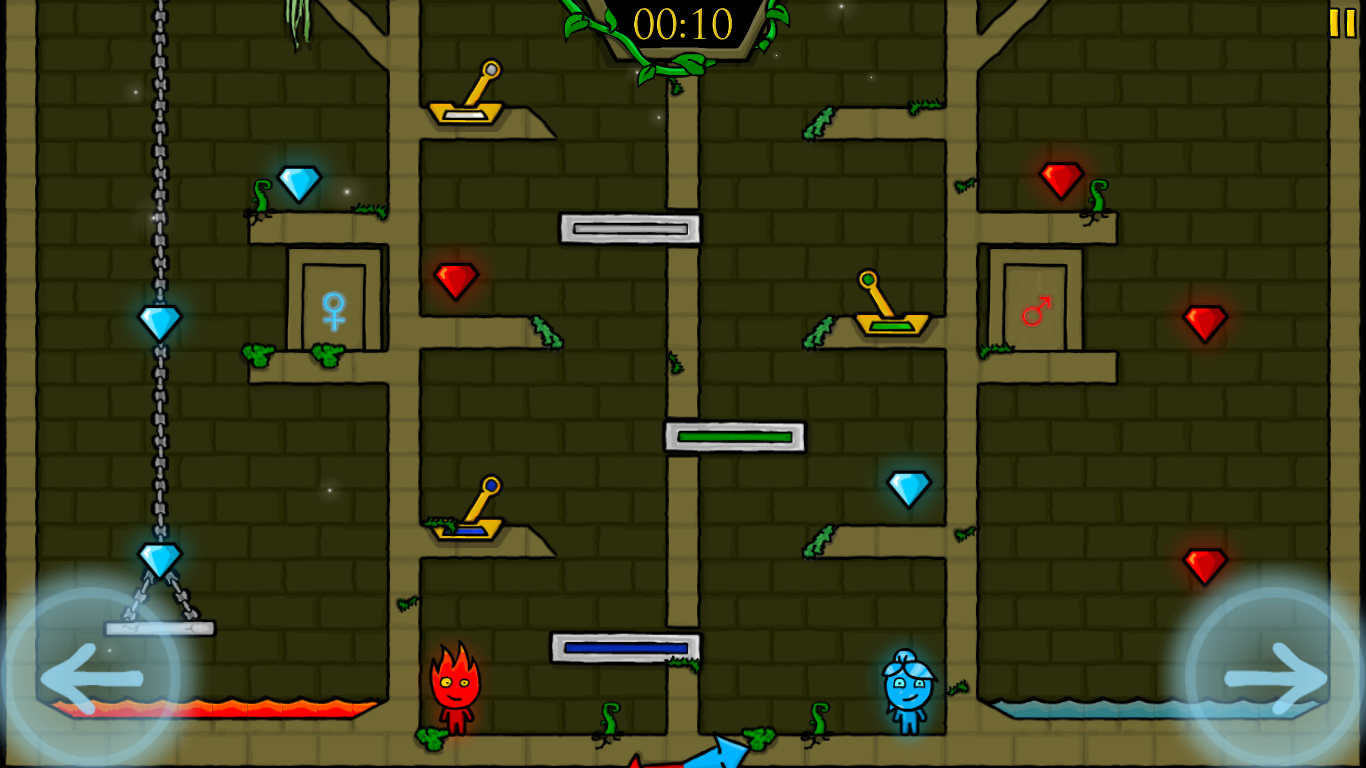Click the red gem below the top-left lever
Screen dimensions: 1366x768
[456, 280]
